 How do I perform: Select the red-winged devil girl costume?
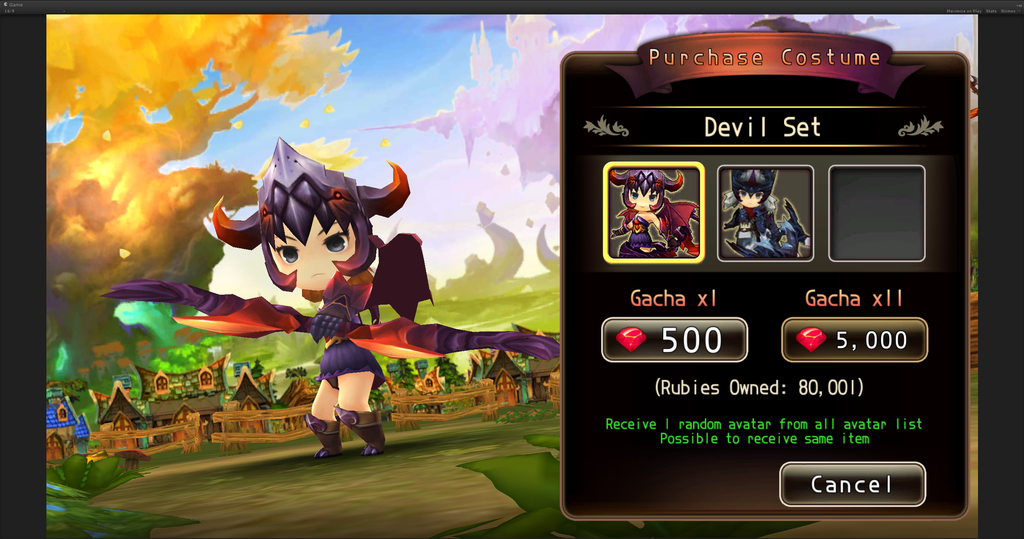(654, 213)
